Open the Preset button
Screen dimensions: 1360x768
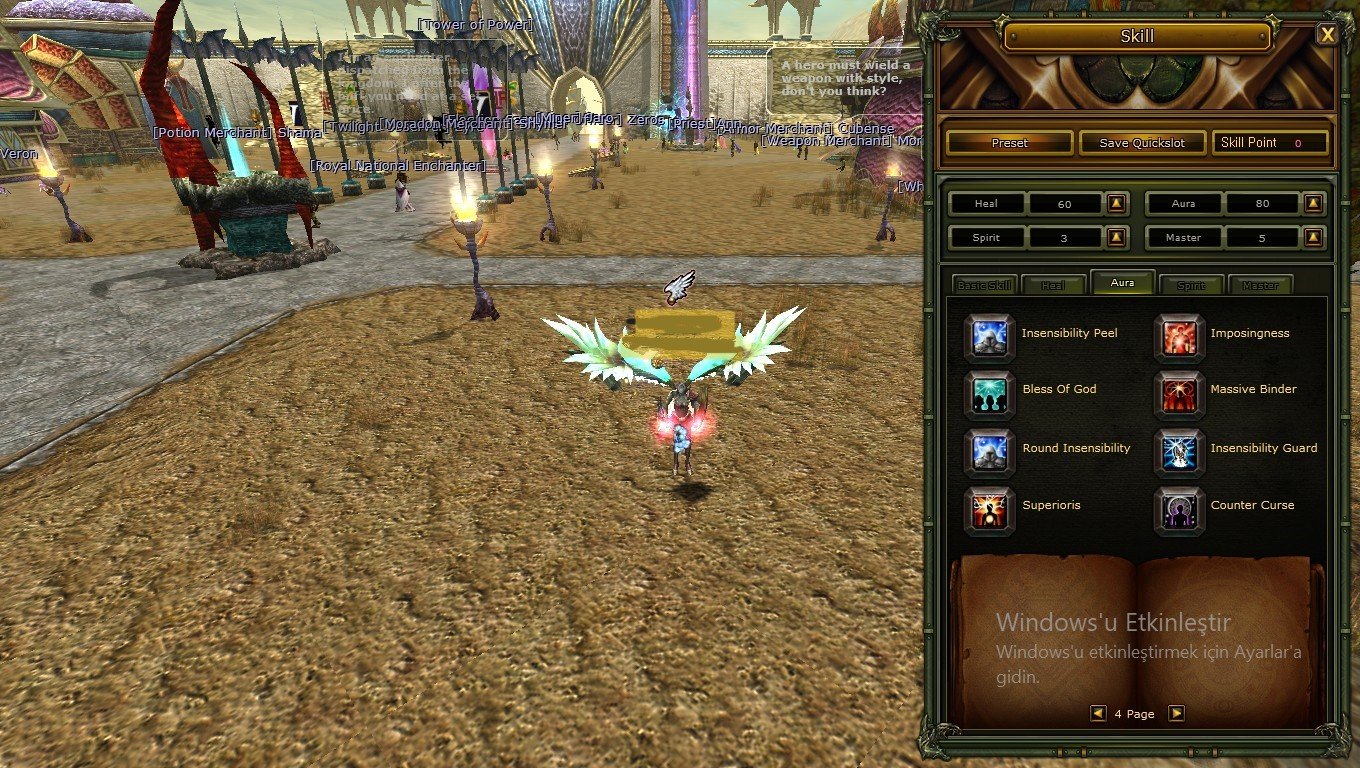[x=1009, y=143]
